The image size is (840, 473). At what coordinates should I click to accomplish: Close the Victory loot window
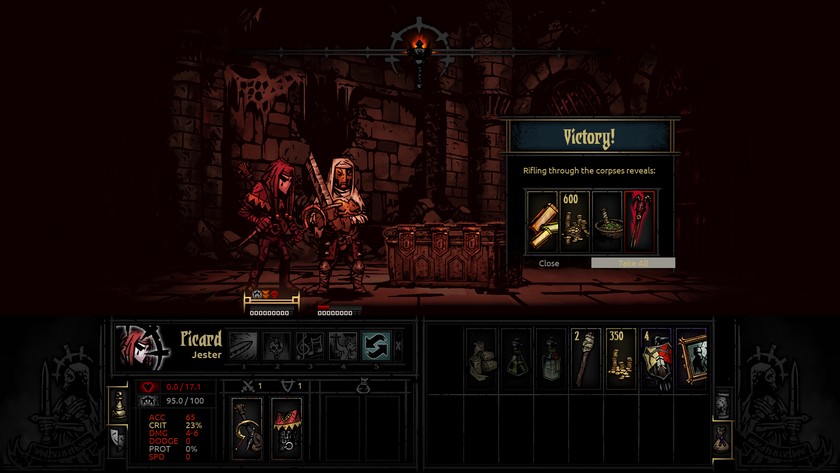(549, 263)
